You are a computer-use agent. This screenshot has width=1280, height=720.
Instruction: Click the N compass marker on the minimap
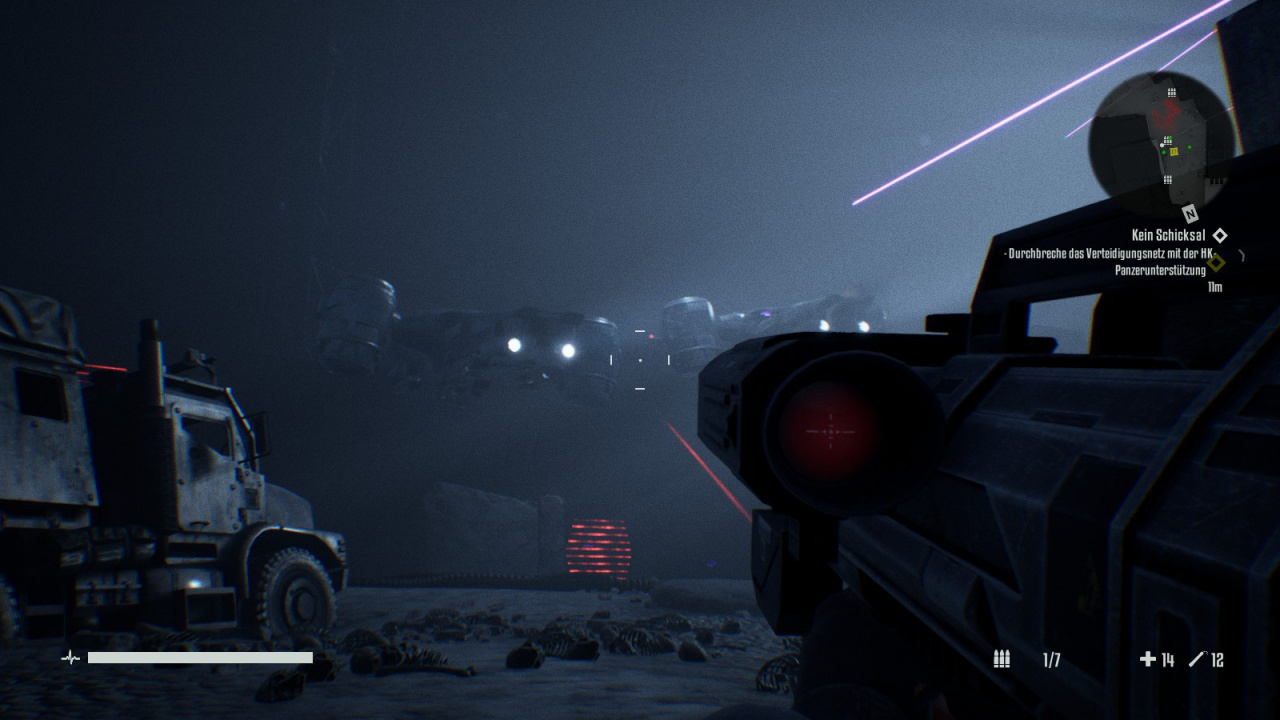[1190, 213]
